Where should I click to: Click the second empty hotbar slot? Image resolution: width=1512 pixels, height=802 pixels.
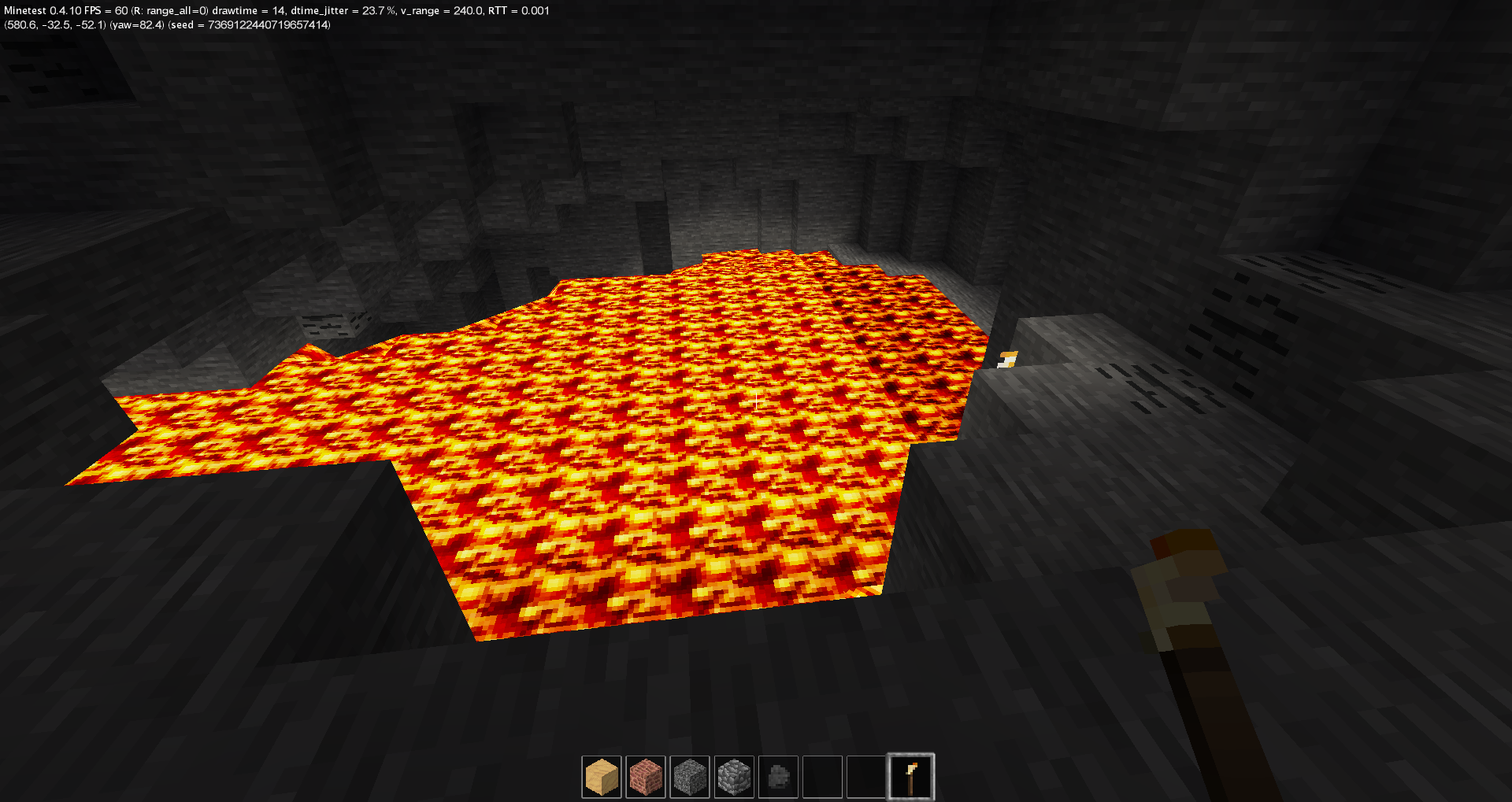pyautogui.click(x=867, y=776)
